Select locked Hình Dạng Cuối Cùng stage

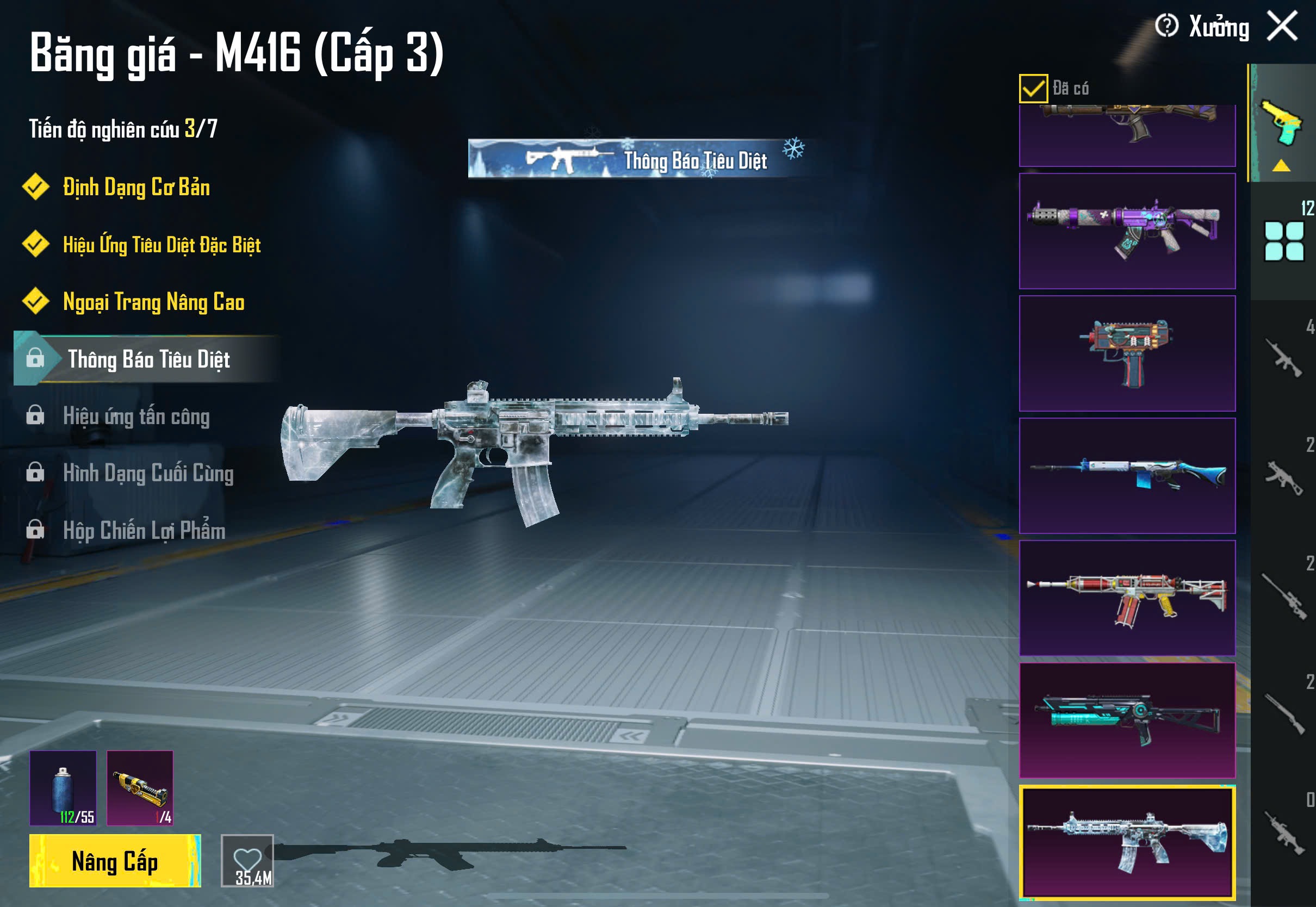tap(148, 473)
